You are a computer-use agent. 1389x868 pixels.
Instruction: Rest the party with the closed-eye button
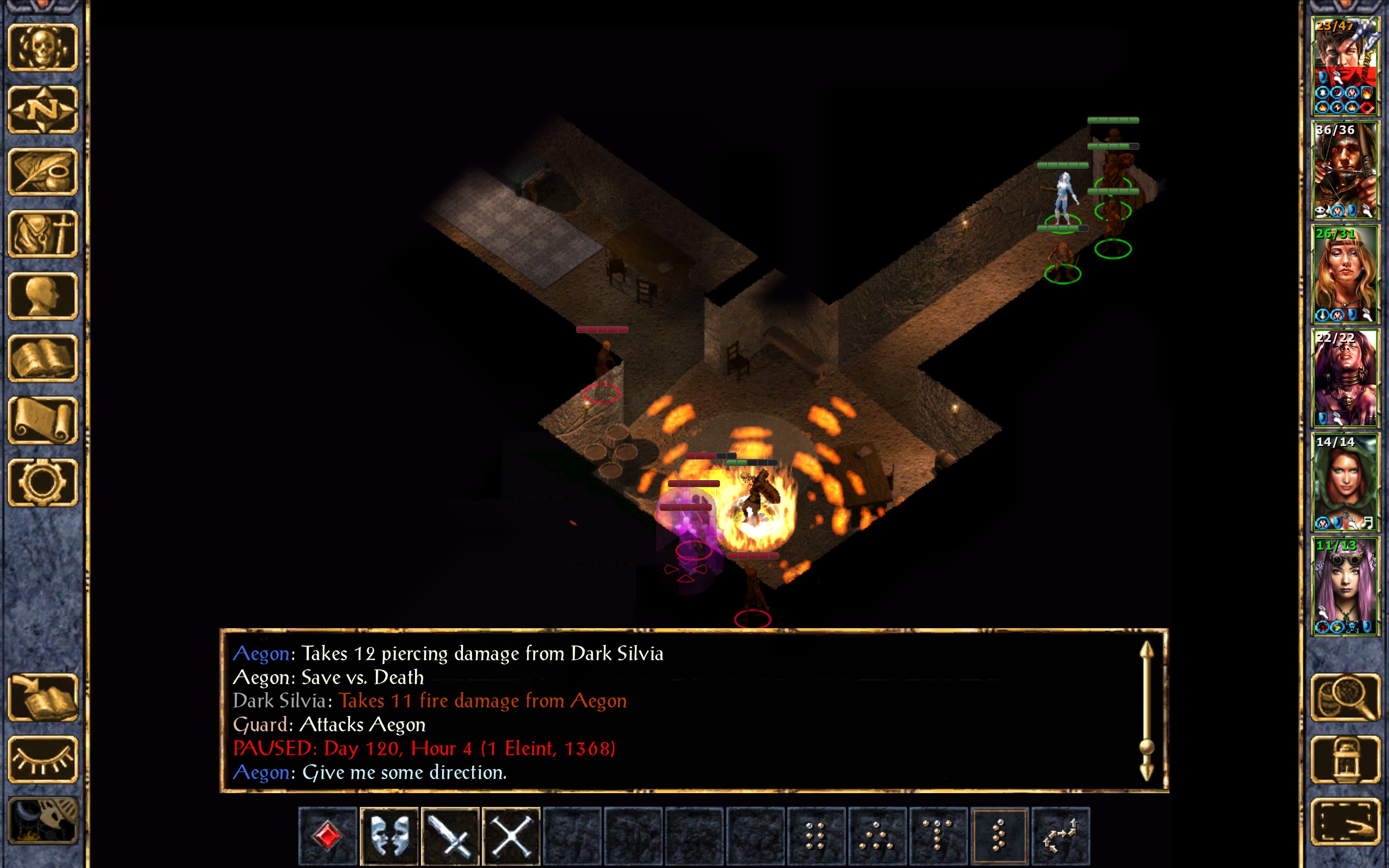click(x=43, y=759)
